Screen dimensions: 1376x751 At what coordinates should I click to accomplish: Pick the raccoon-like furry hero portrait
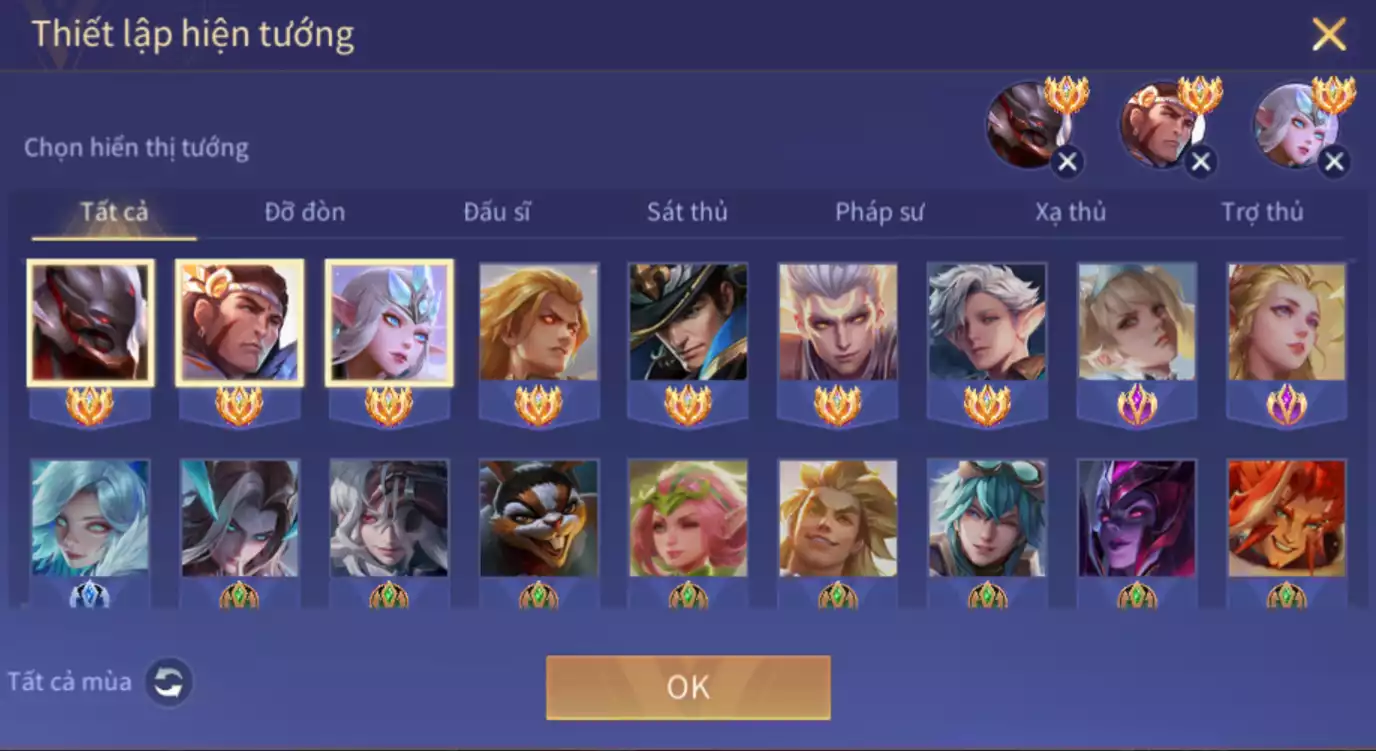pos(539,518)
